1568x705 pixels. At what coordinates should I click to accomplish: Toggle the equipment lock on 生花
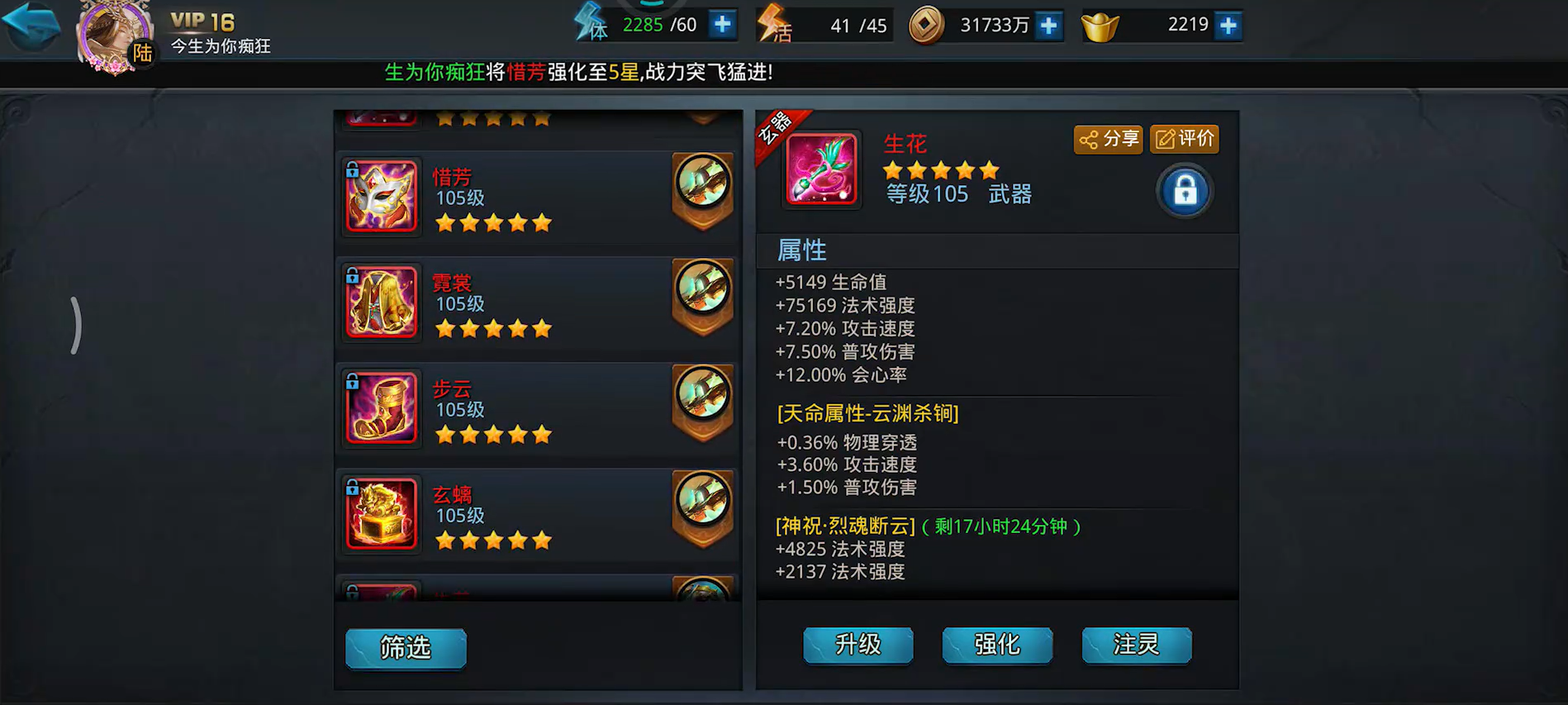tap(1184, 191)
